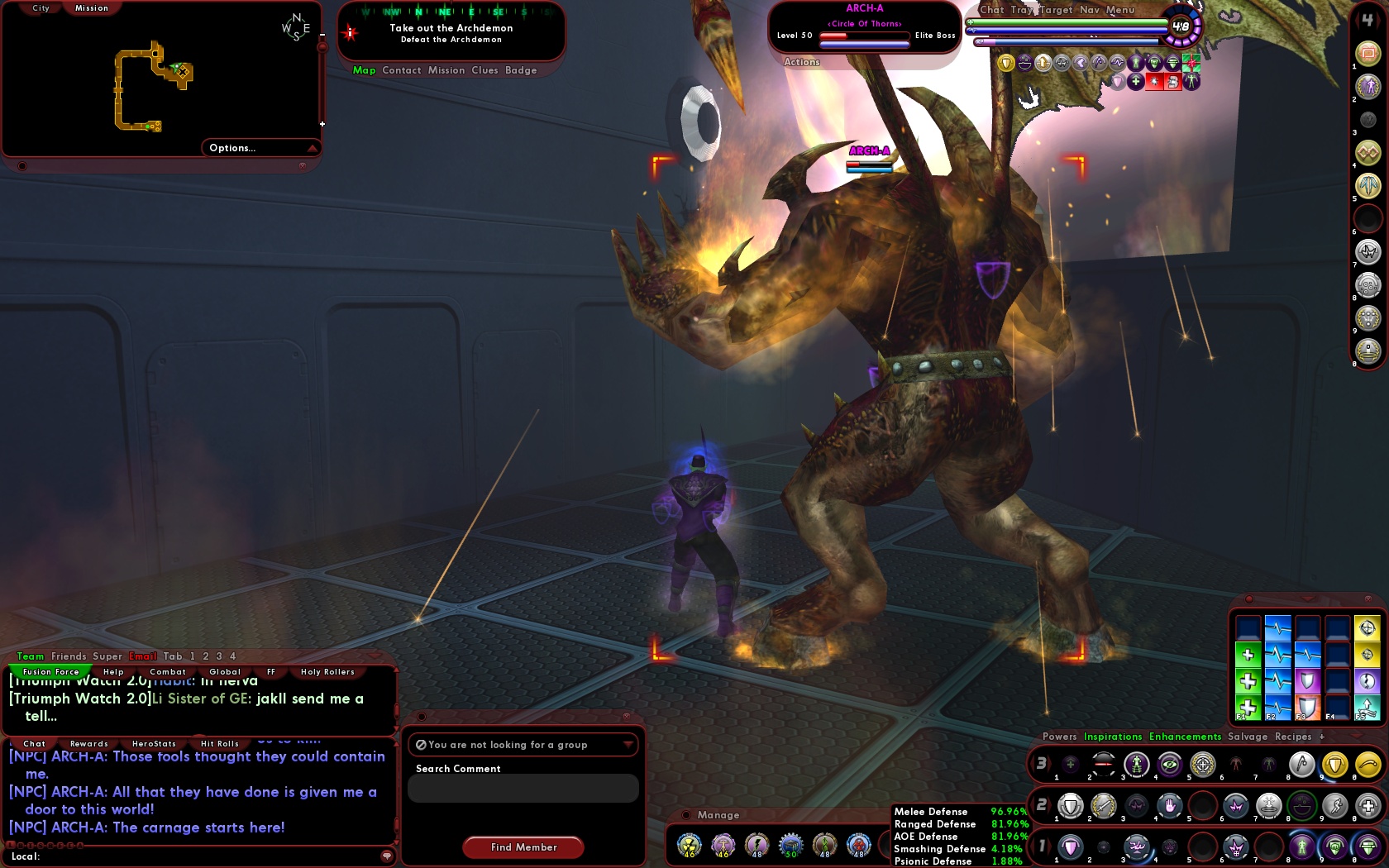This screenshot has height=868, width=1389.
Task: Click the Manage button for enhancements
Action: point(718,814)
